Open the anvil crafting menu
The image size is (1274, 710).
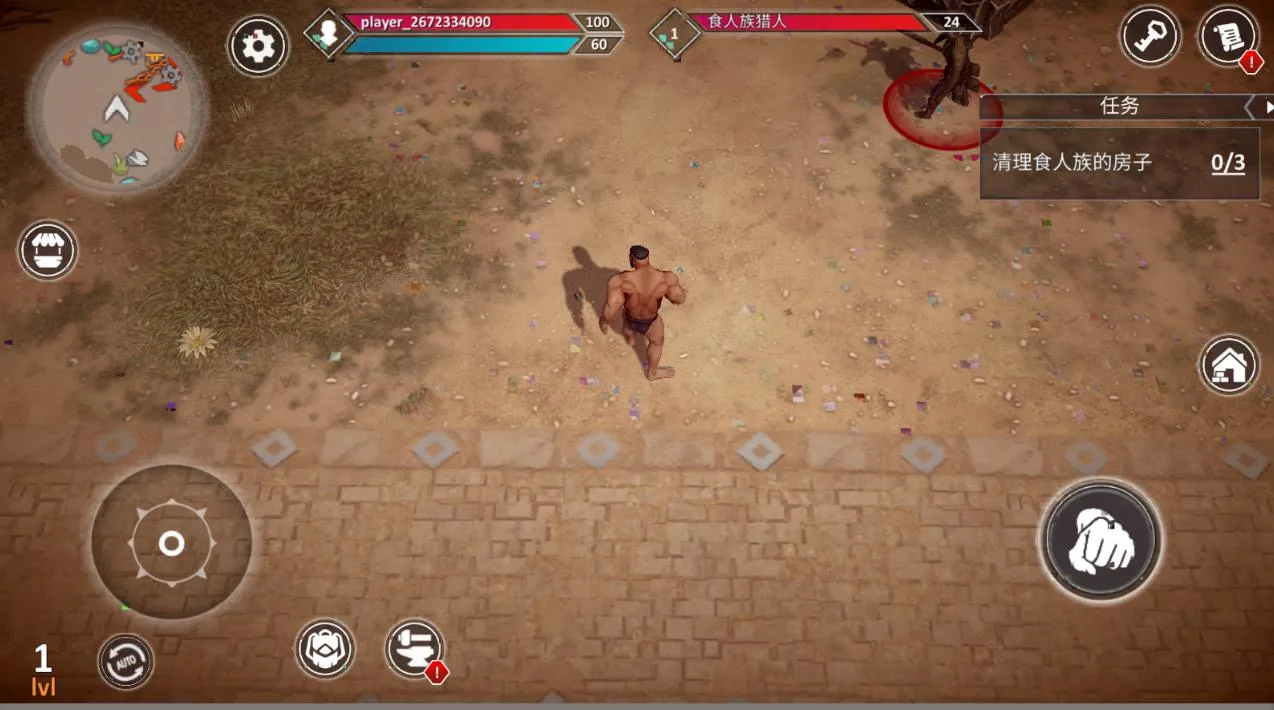tap(414, 648)
